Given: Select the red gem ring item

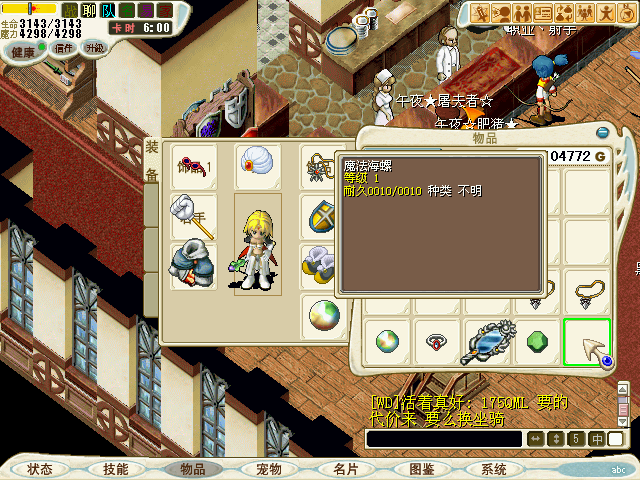Looking at the screenshot, I should pos(437,340).
